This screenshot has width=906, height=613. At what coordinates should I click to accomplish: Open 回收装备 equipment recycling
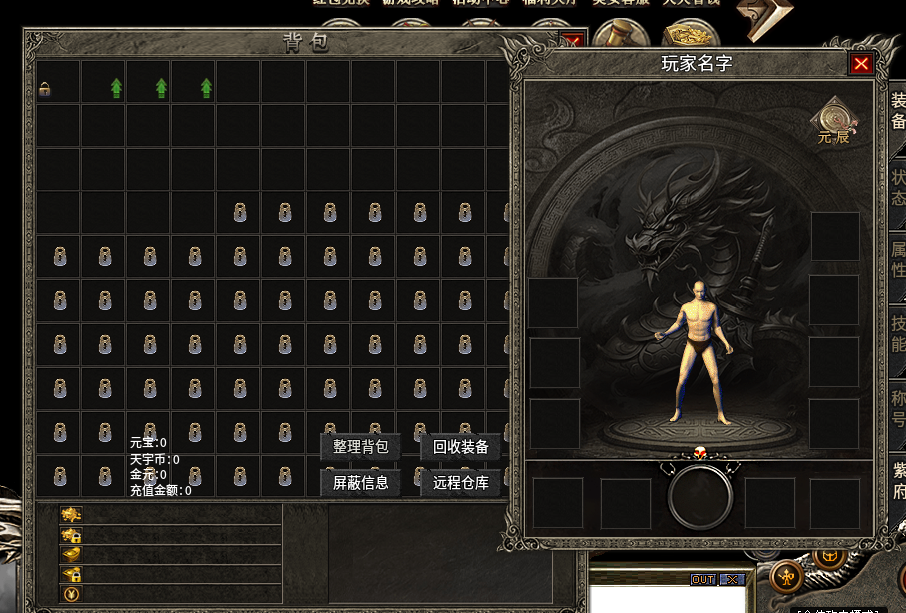[x=460, y=447]
